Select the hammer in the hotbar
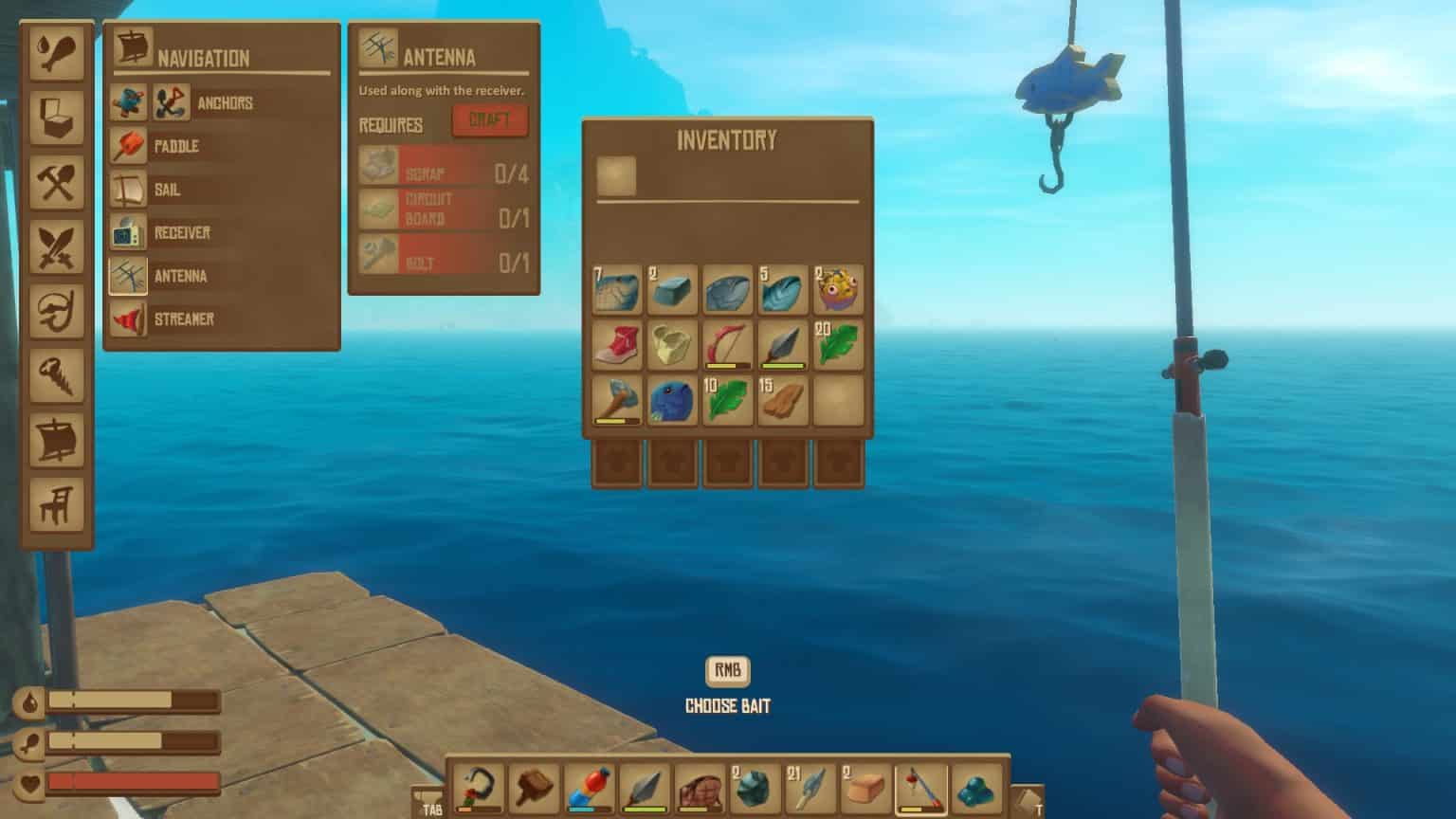This screenshot has width=1456, height=819. (x=535, y=785)
